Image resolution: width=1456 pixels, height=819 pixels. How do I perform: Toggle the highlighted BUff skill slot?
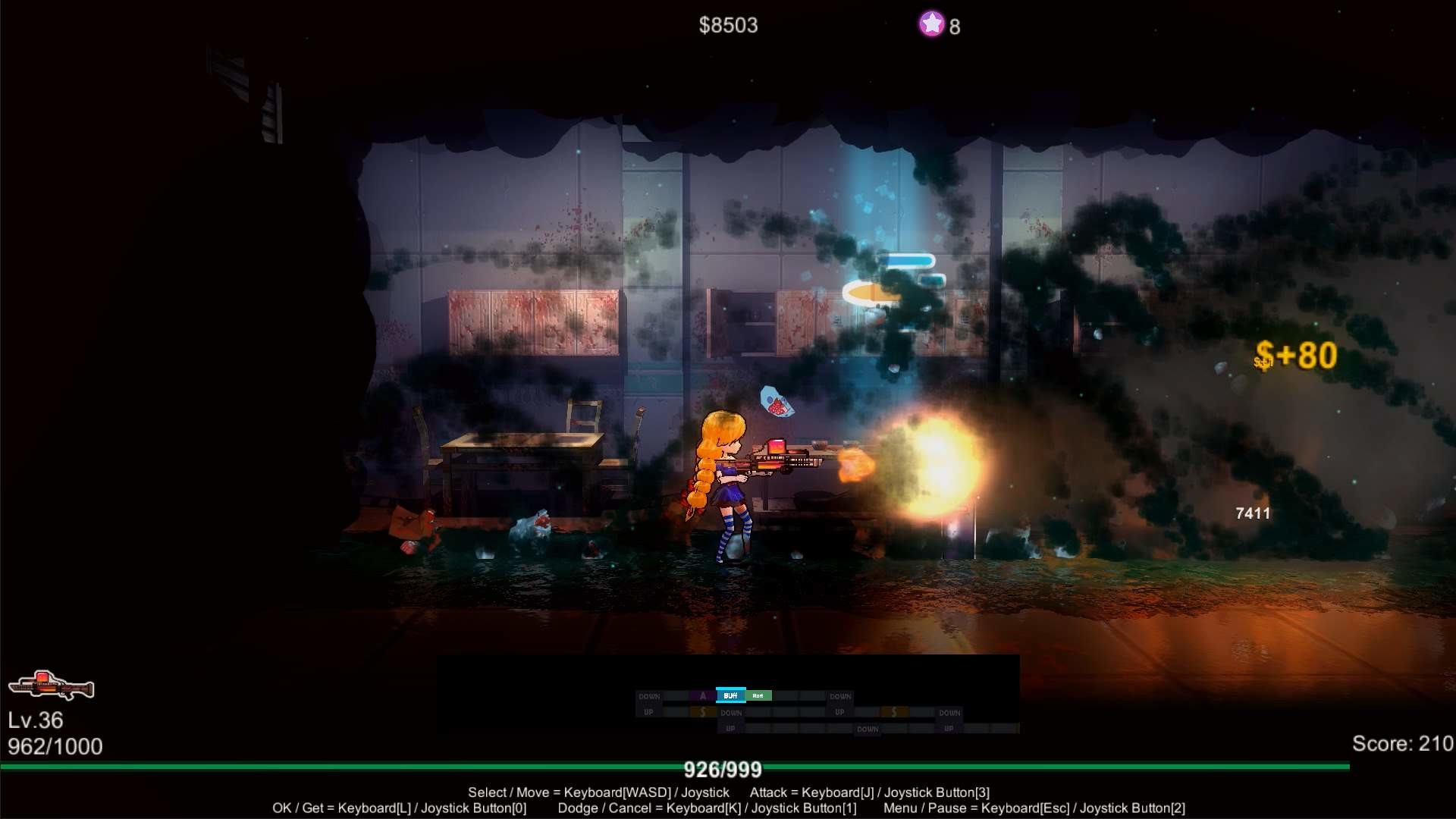(731, 695)
